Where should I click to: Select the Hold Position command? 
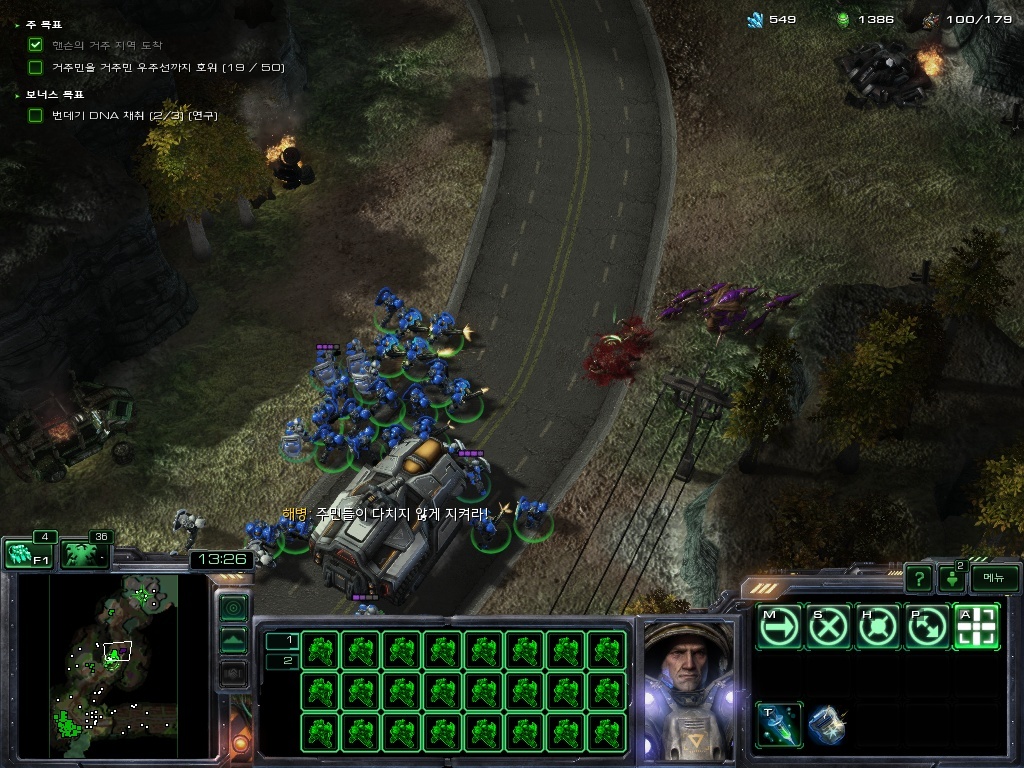click(878, 627)
